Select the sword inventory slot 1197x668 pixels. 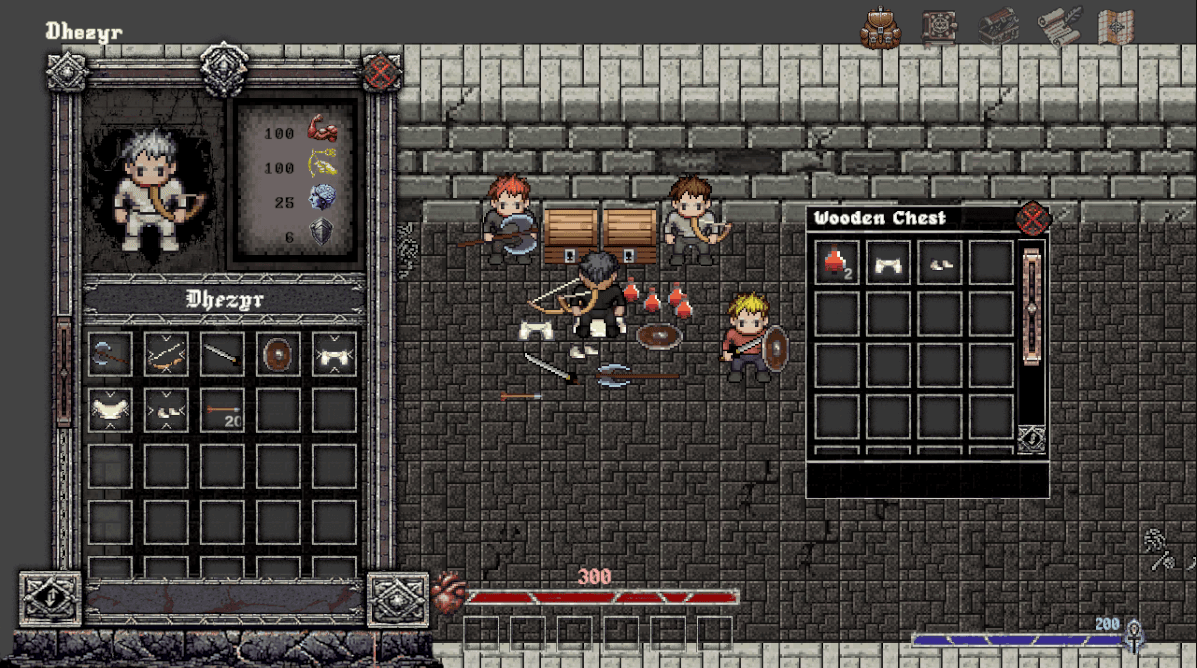tap(222, 354)
